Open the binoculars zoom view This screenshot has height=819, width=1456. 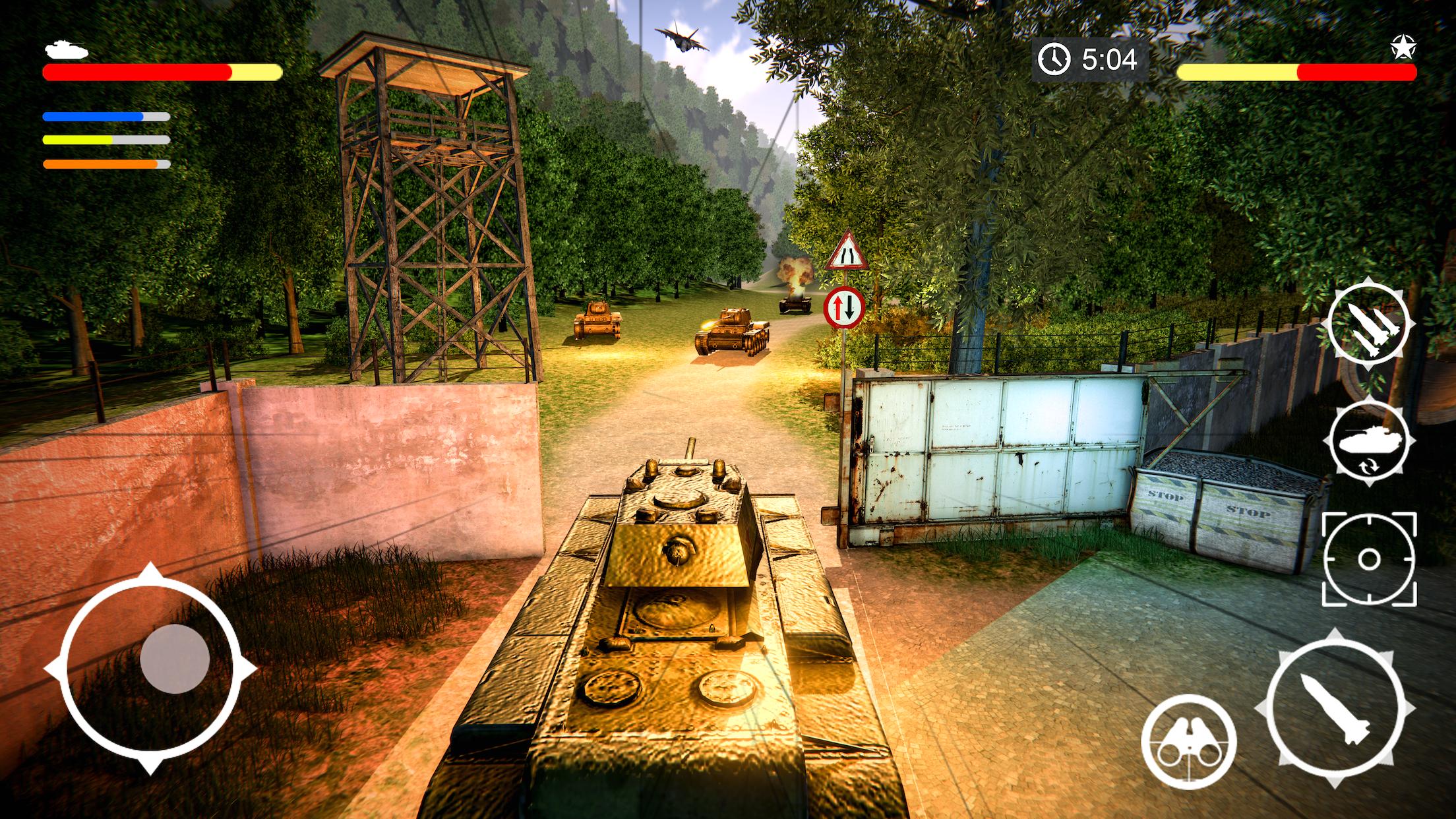click(1188, 741)
